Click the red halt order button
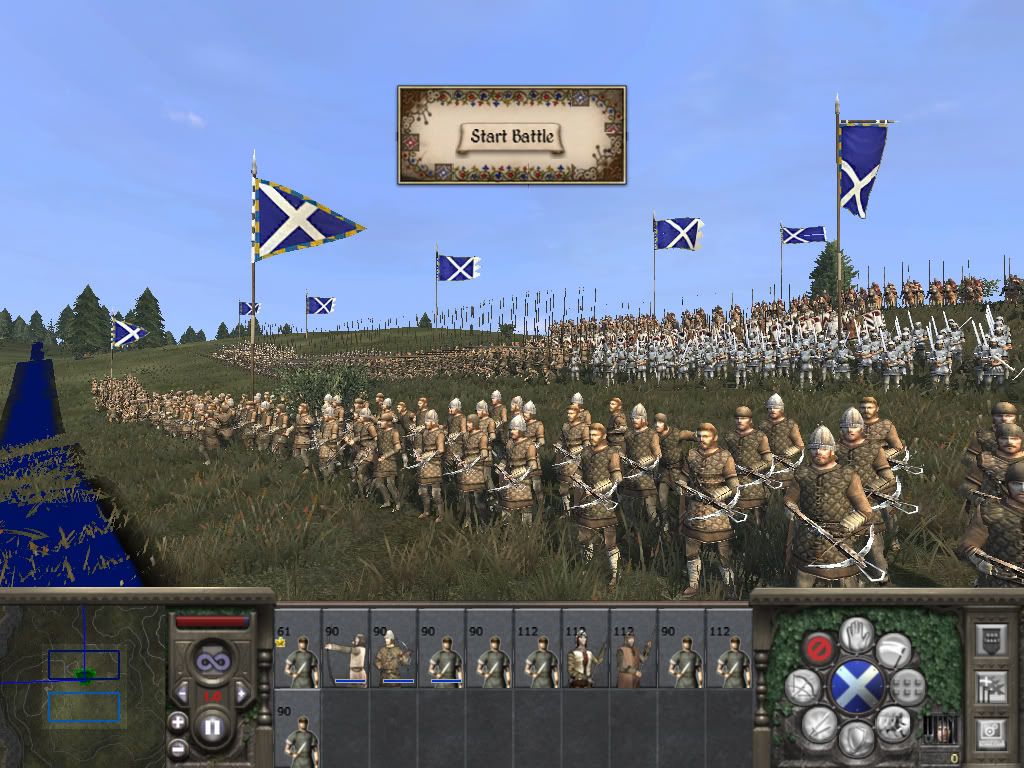1024x768 pixels. pos(819,647)
